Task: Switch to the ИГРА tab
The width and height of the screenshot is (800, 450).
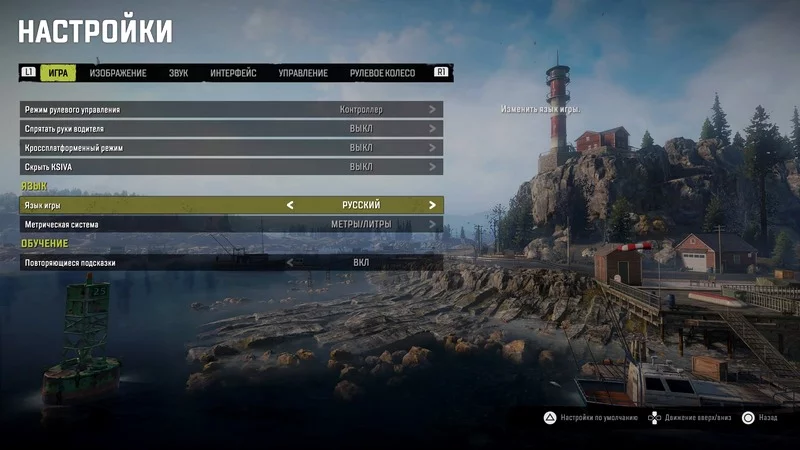Action: (58, 73)
